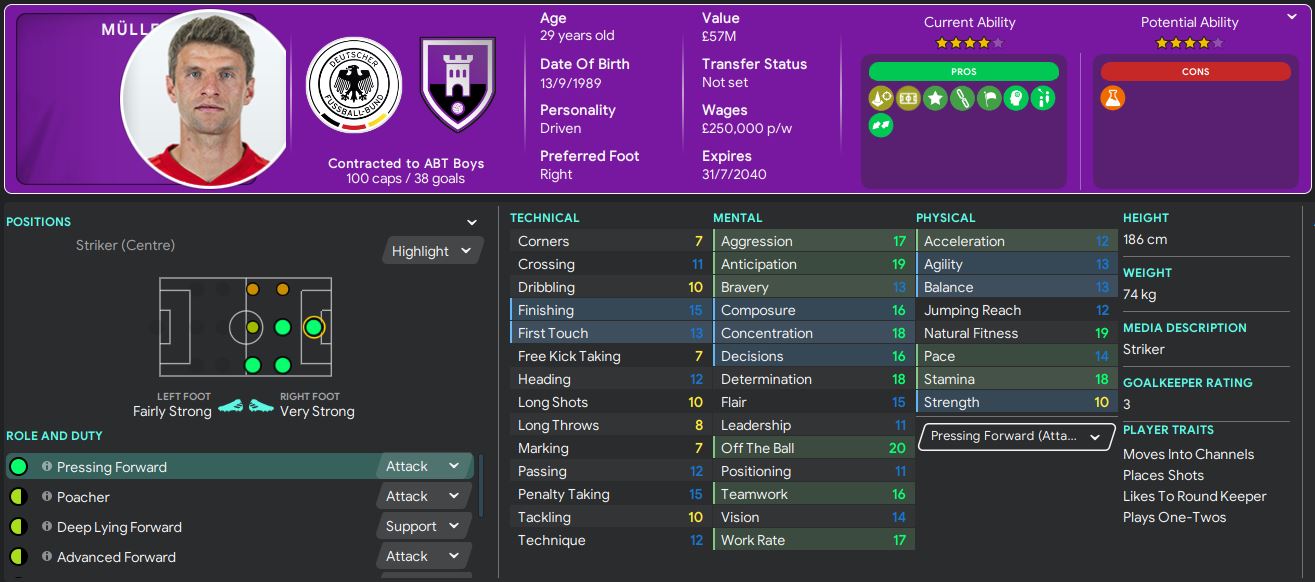Viewport: 1315px width, 582px height.
Task: Select the Poacher role row
Action: pos(200,497)
